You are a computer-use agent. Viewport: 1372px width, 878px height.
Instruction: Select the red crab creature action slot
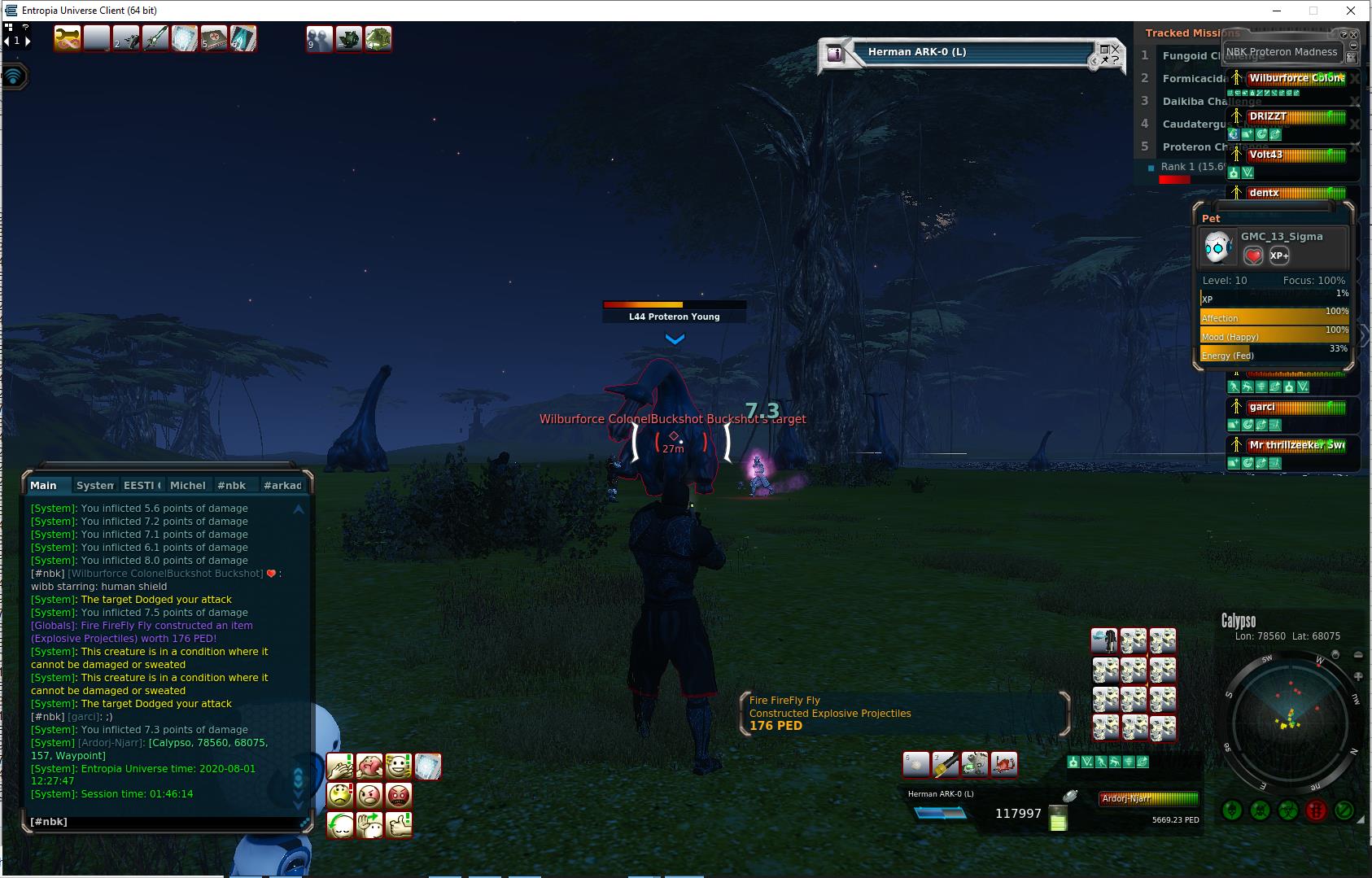pyautogui.click(x=1004, y=764)
